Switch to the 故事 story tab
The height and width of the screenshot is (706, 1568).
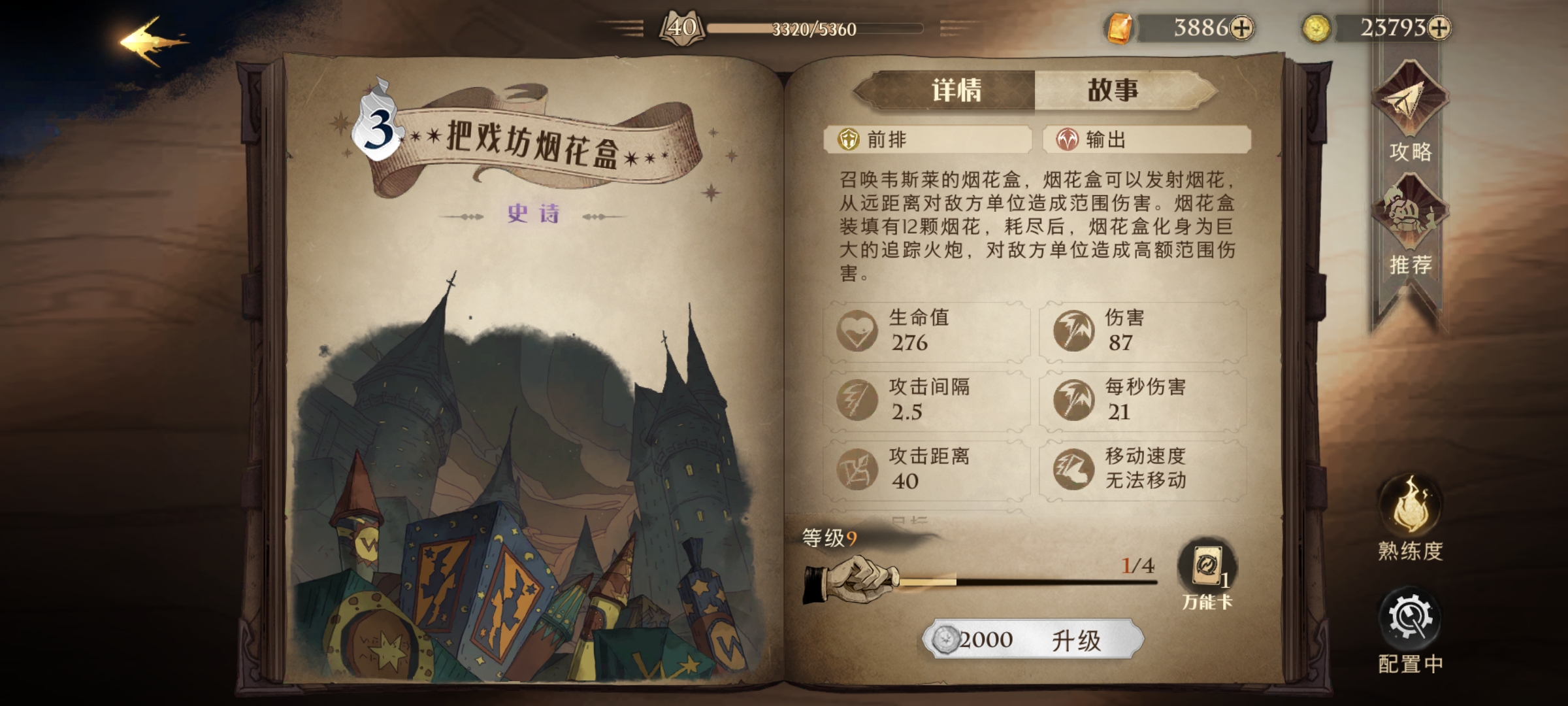tap(1113, 90)
